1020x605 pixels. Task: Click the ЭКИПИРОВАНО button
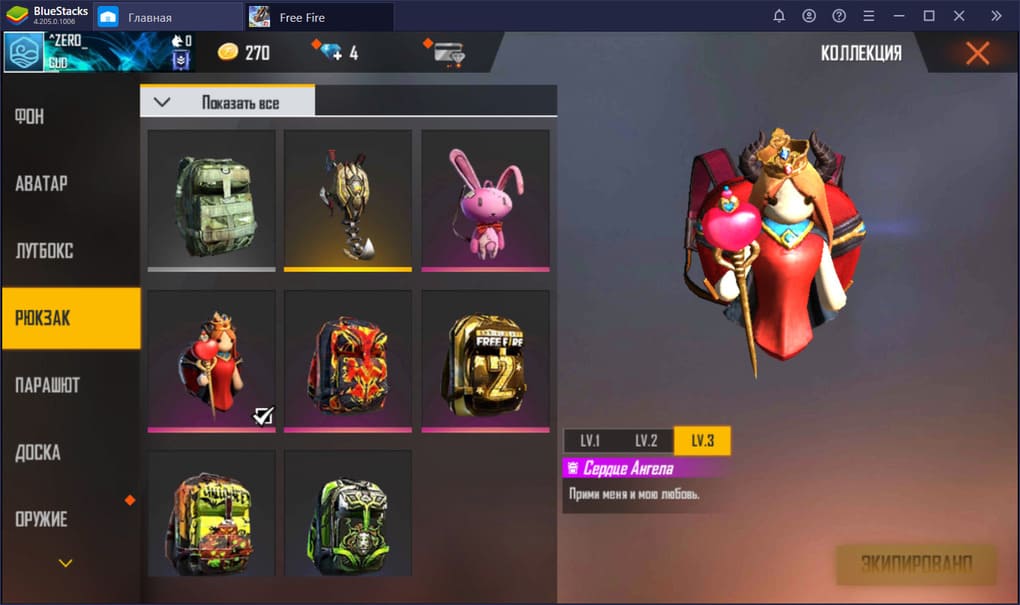tap(916, 565)
